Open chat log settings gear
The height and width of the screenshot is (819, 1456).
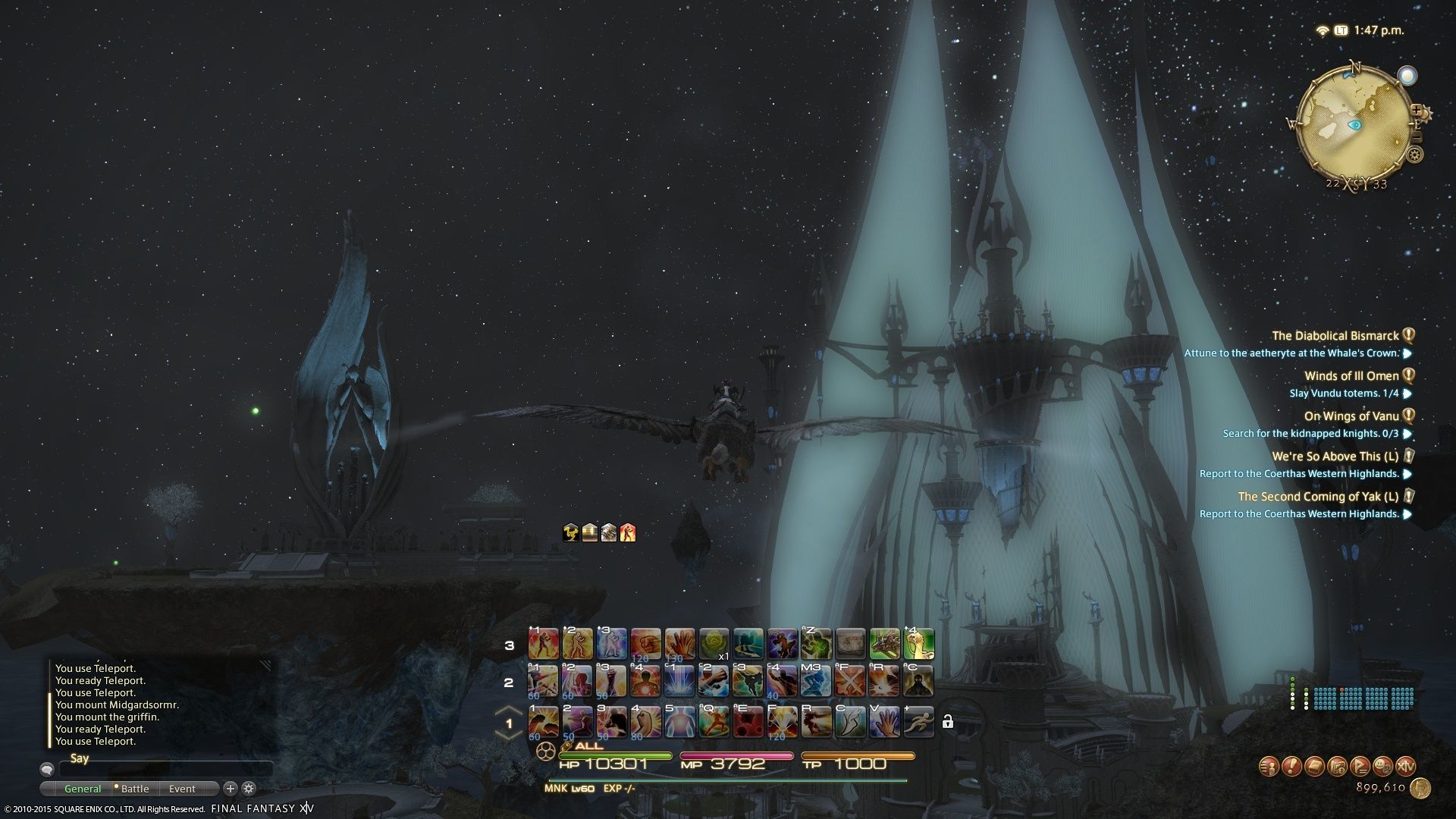pos(249,789)
